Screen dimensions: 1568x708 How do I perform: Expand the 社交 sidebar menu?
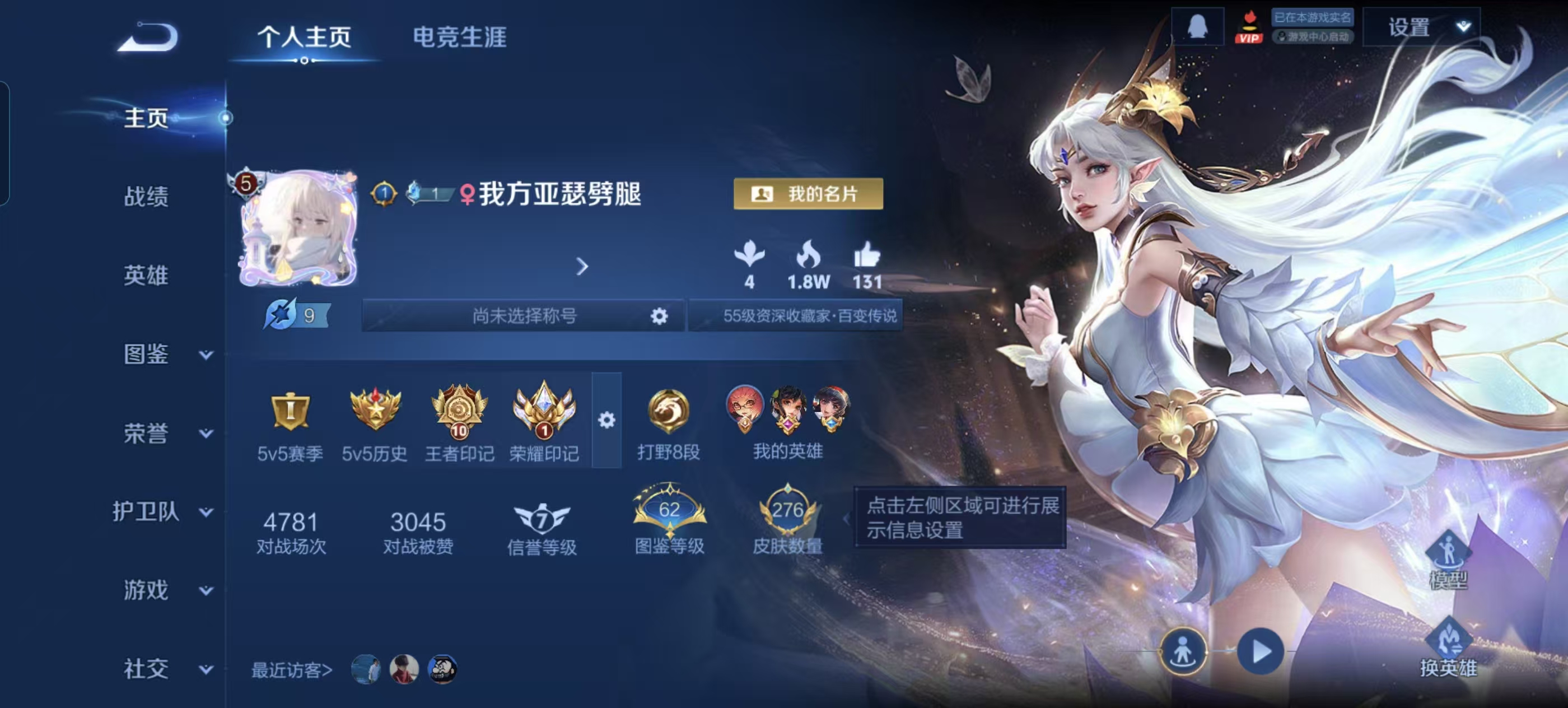click(164, 669)
